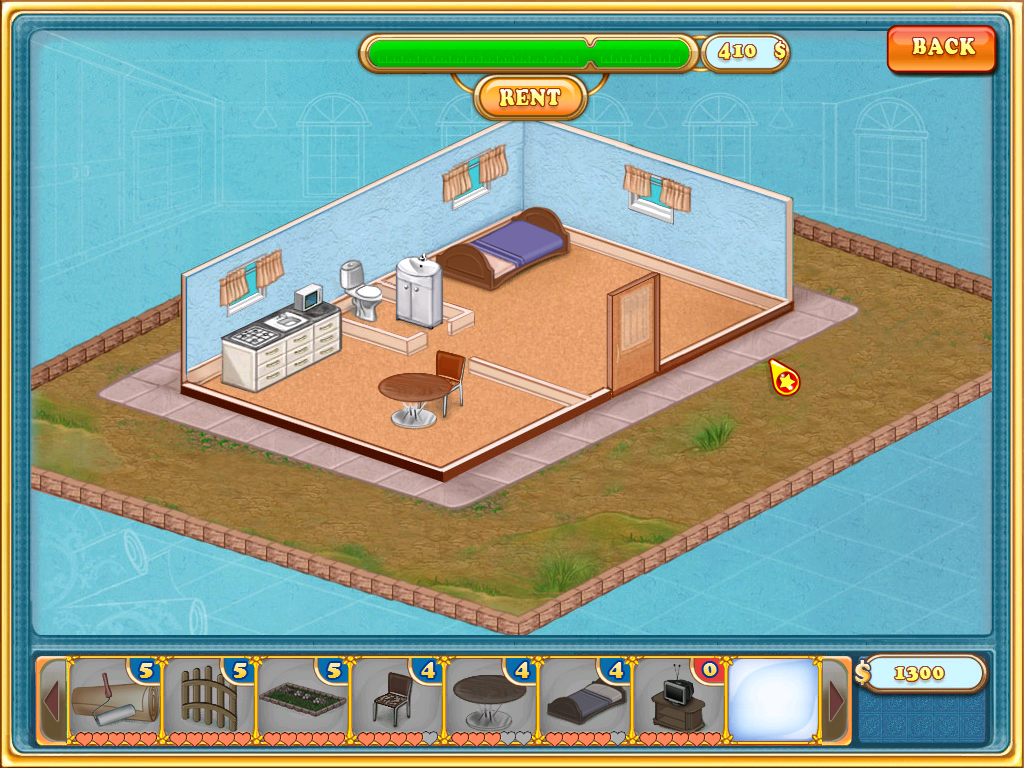Viewport: 1024px width, 768px height.
Task: Pick the flower bed item slot
Action: click(x=303, y=698)
